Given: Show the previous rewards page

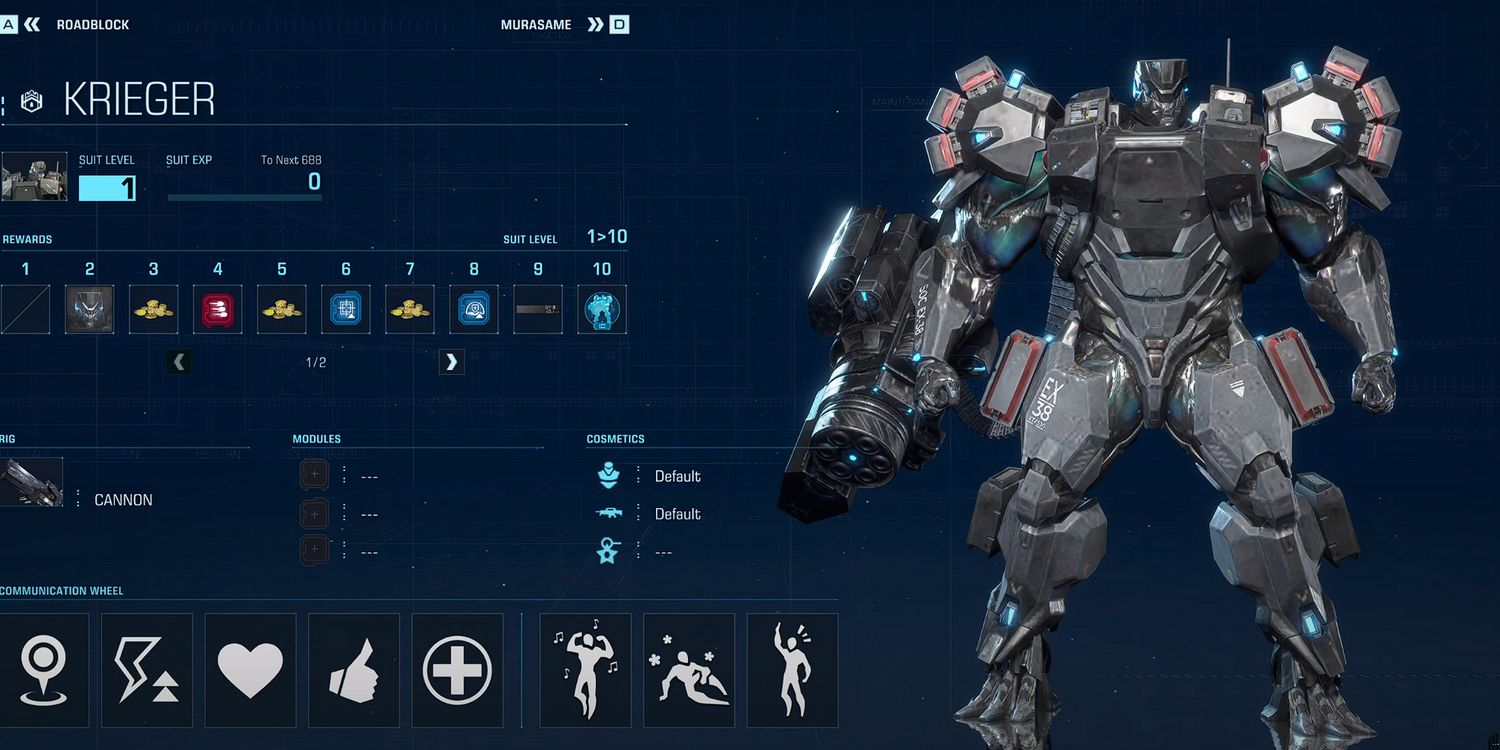Looking at the screenshot, I should click(179, 362).
